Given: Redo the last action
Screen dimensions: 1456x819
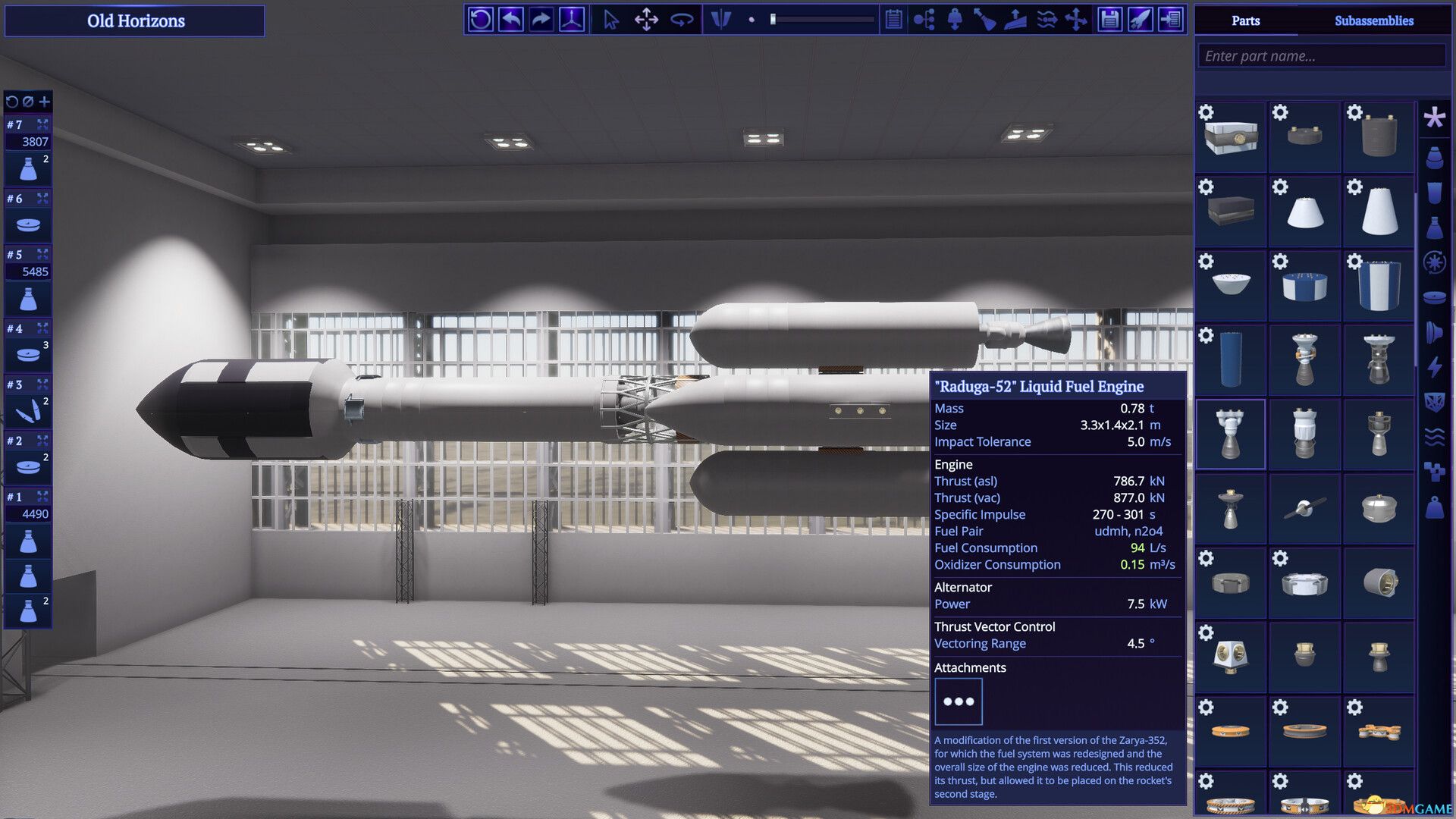Looking at the screenshot, I should [540, 20].
